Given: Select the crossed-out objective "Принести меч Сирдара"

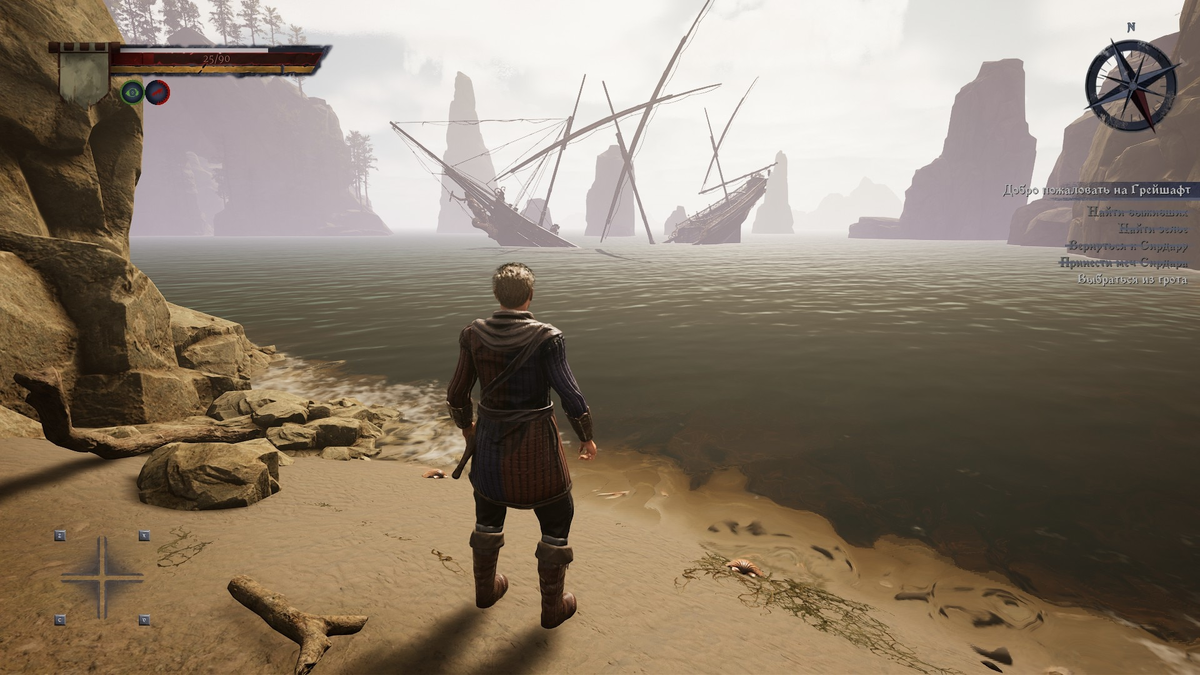Looking at the screenshot, I should click(1124, 262).
